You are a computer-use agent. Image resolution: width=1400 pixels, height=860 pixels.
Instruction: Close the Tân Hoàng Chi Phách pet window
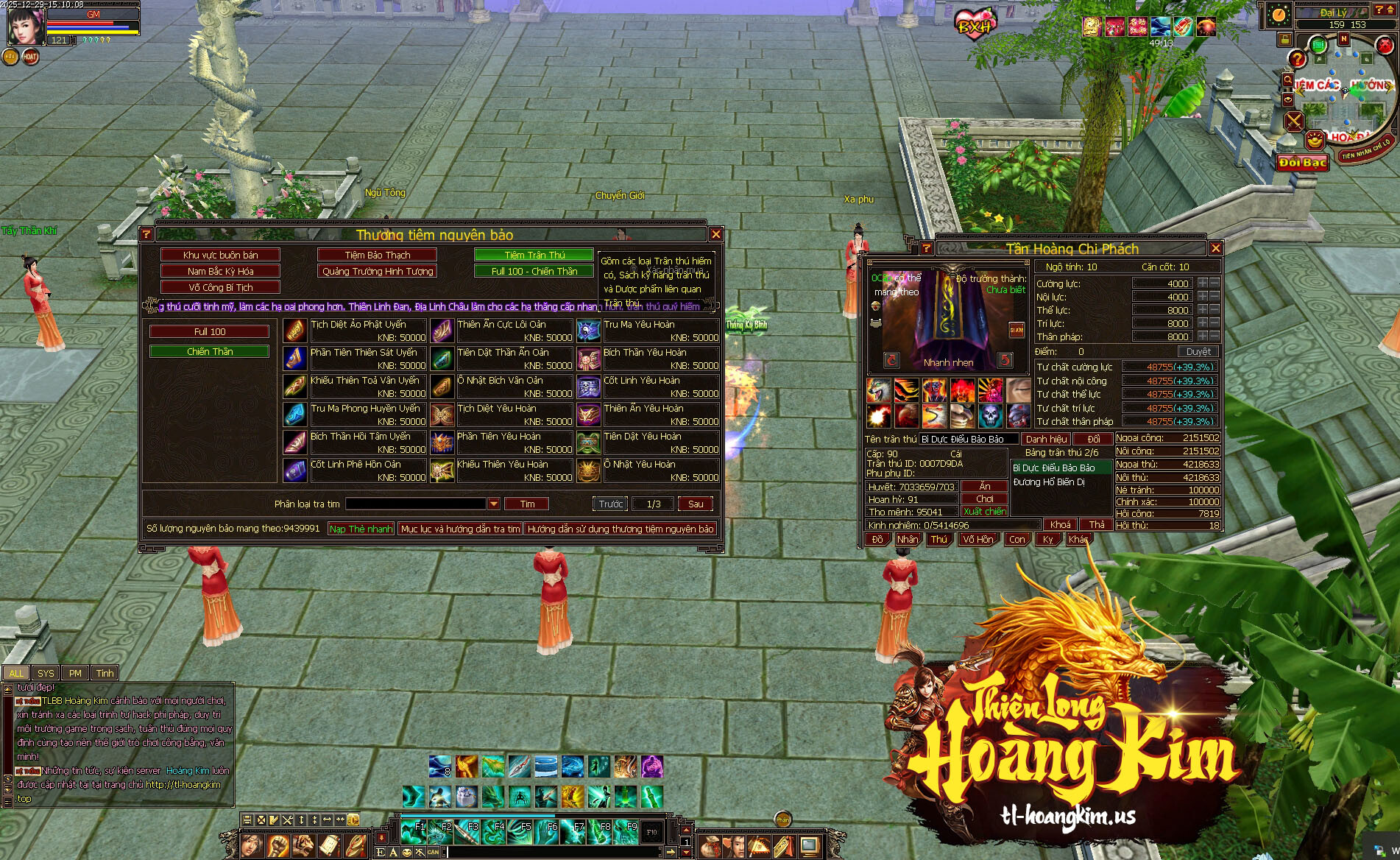point(1215,248)
